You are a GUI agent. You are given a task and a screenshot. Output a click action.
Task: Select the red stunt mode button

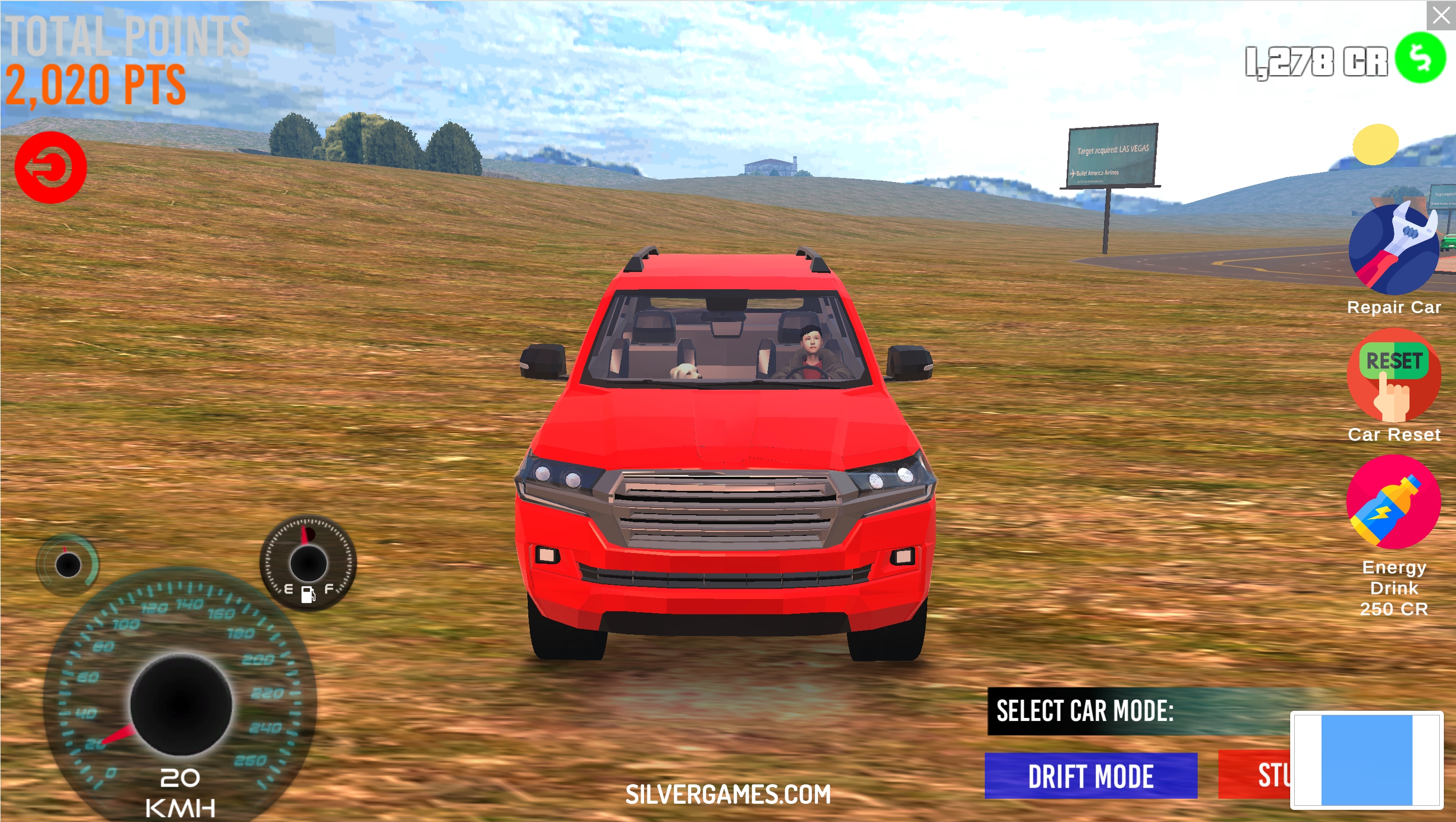click(x=1255, y=775)
